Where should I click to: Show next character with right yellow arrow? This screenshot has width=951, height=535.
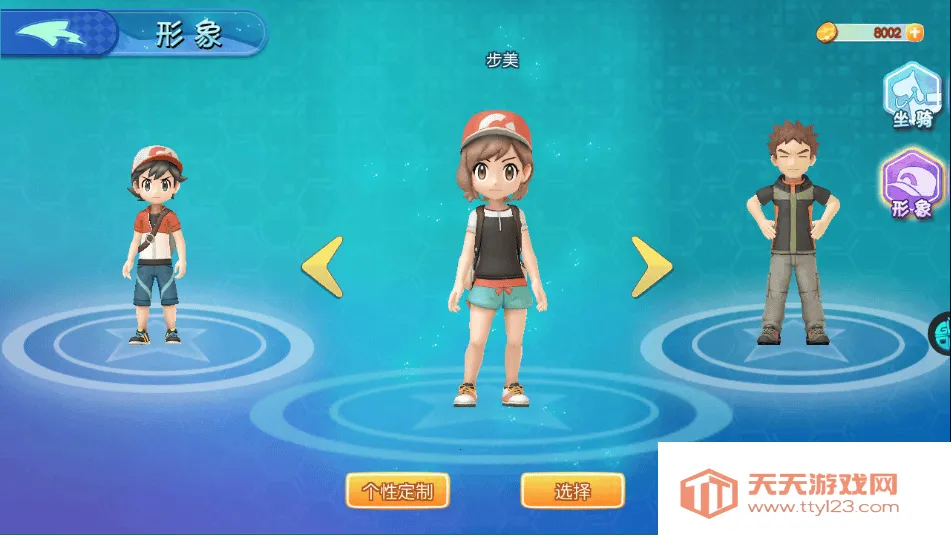pyautogui.click(x=650, y=266)
